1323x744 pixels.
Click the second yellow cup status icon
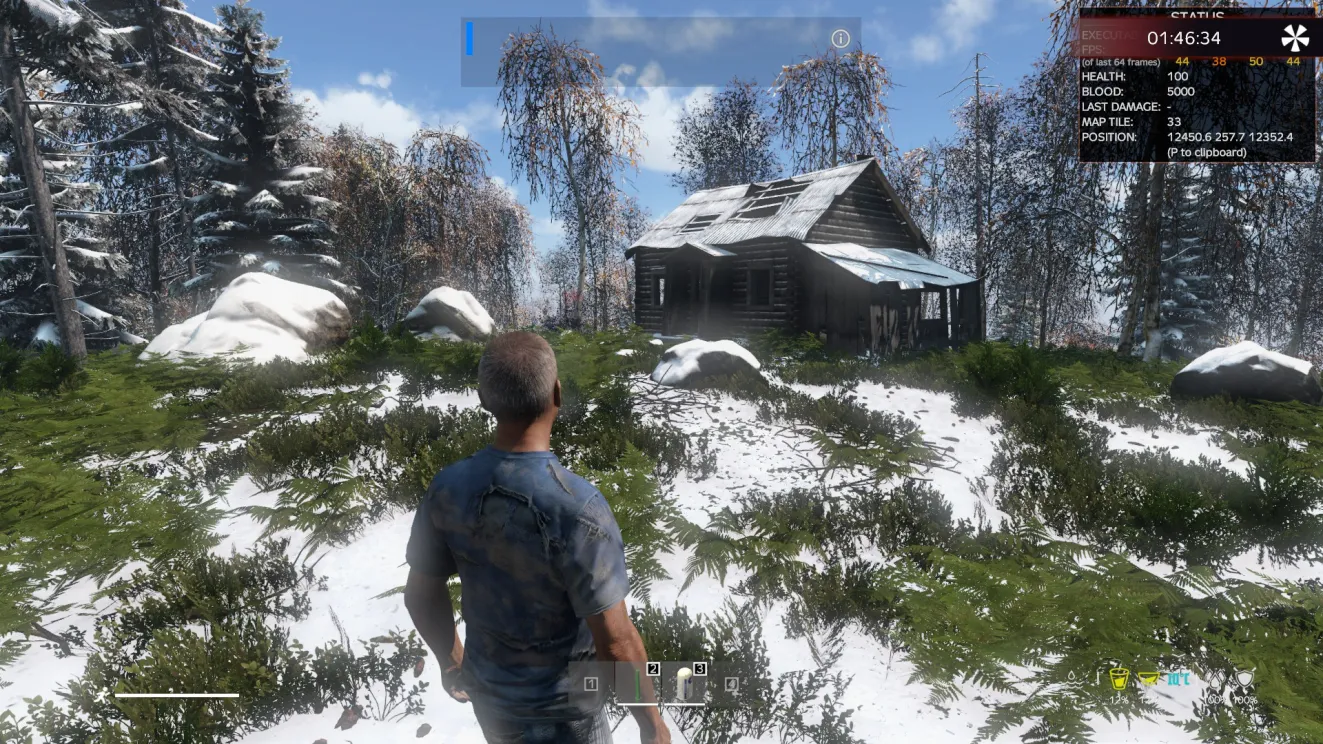[1150, 679]
